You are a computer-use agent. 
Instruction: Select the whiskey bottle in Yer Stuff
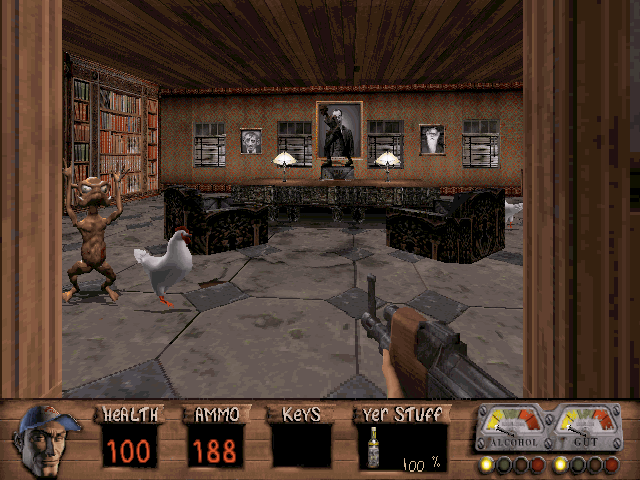pyautogui.click(x=373, y=447)
